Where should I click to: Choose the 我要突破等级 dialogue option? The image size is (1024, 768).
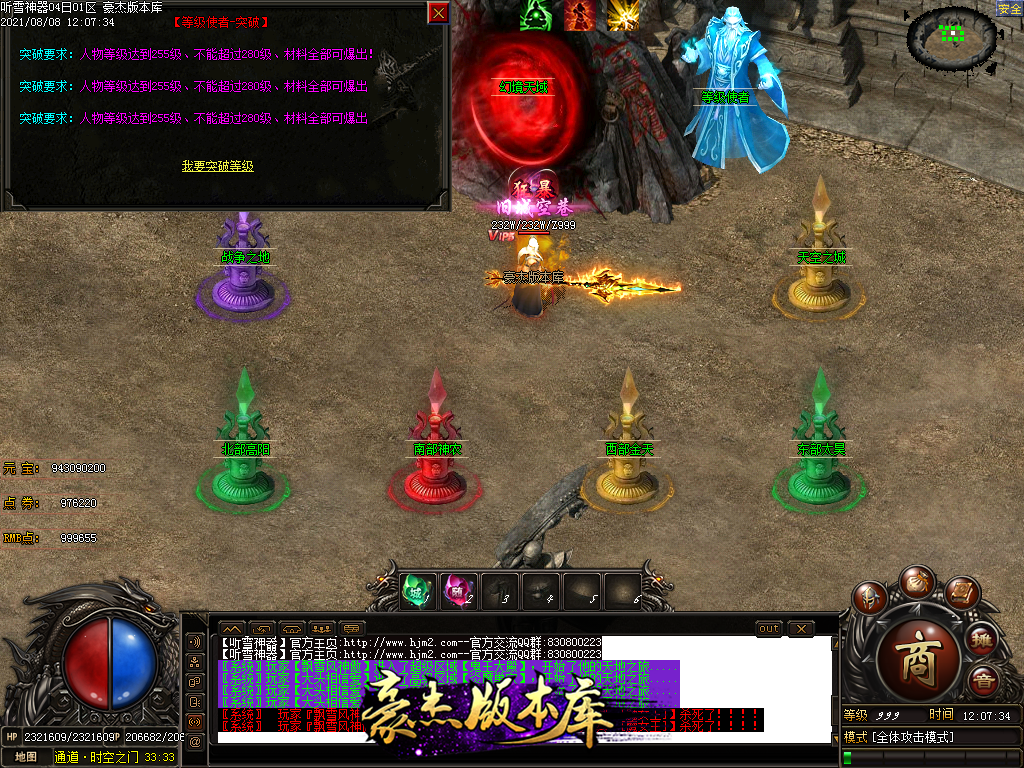point(217,166)
